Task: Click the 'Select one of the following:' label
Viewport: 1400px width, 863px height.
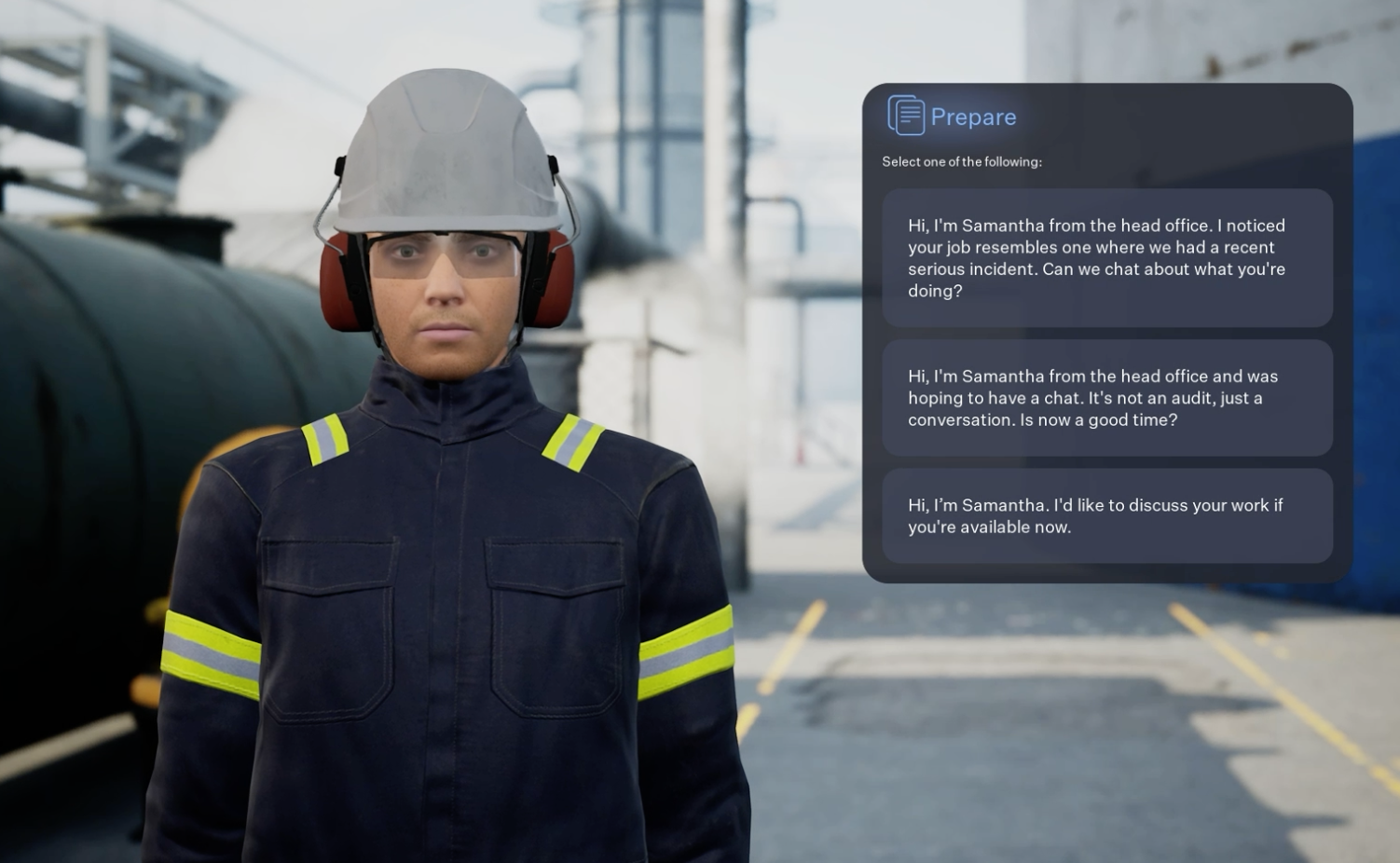Action: tap(961, 161)
